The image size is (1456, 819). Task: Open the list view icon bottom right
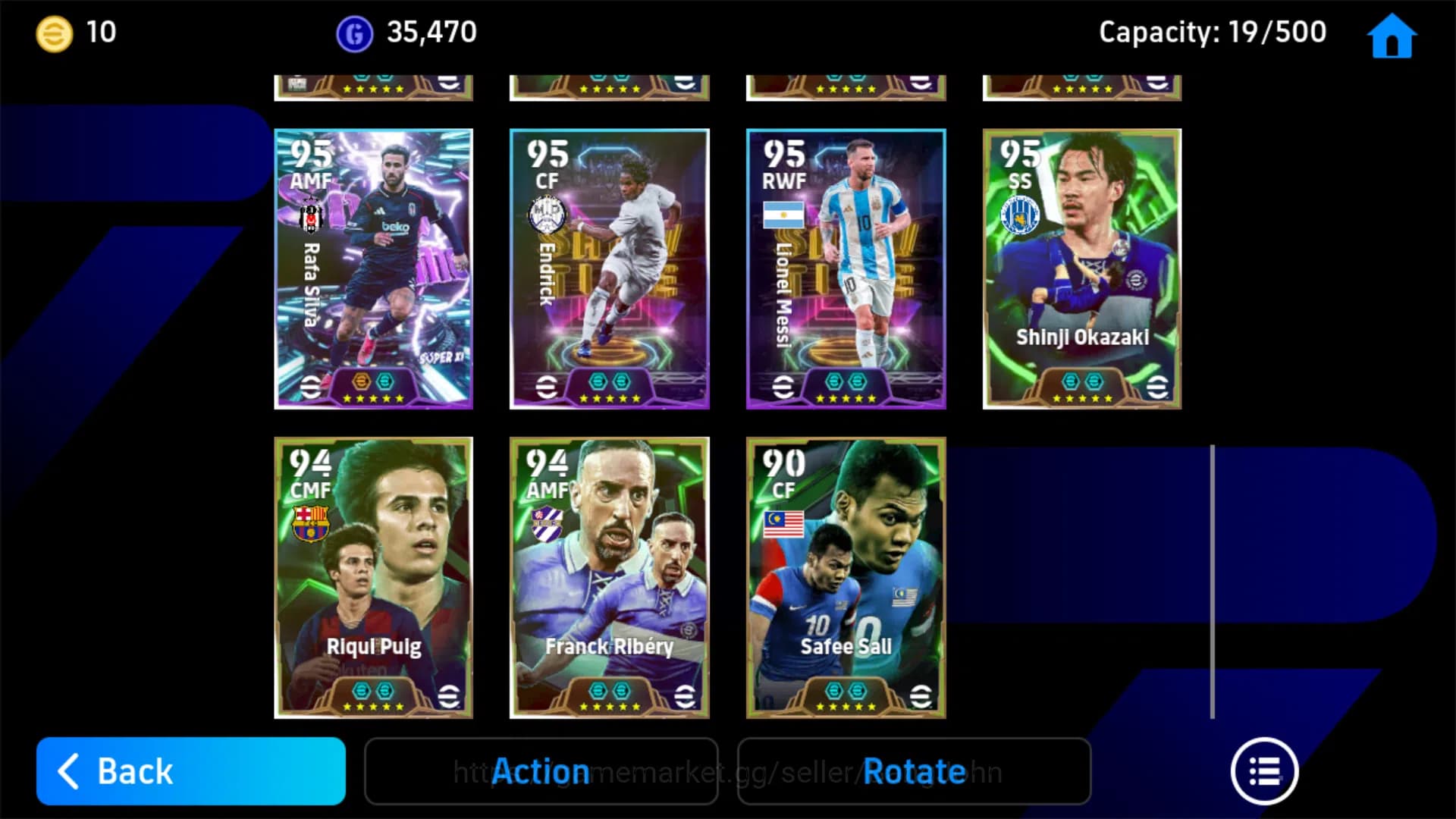click(1265, 771)
